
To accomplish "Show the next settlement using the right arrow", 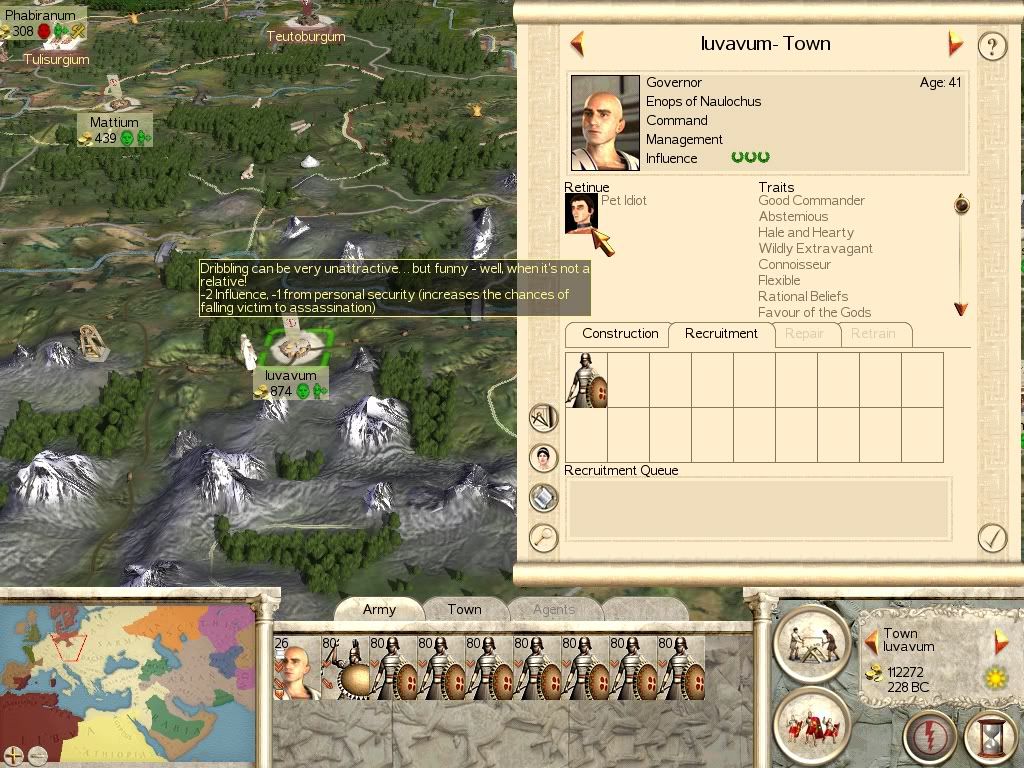I will (955, 44).
